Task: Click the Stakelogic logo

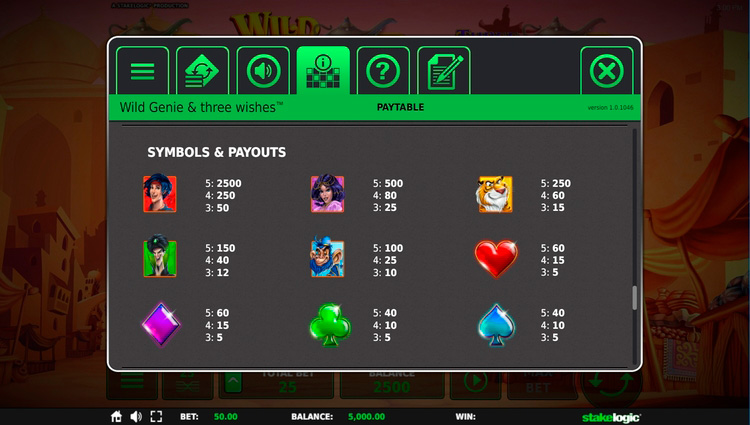Action: coord(611,416)
